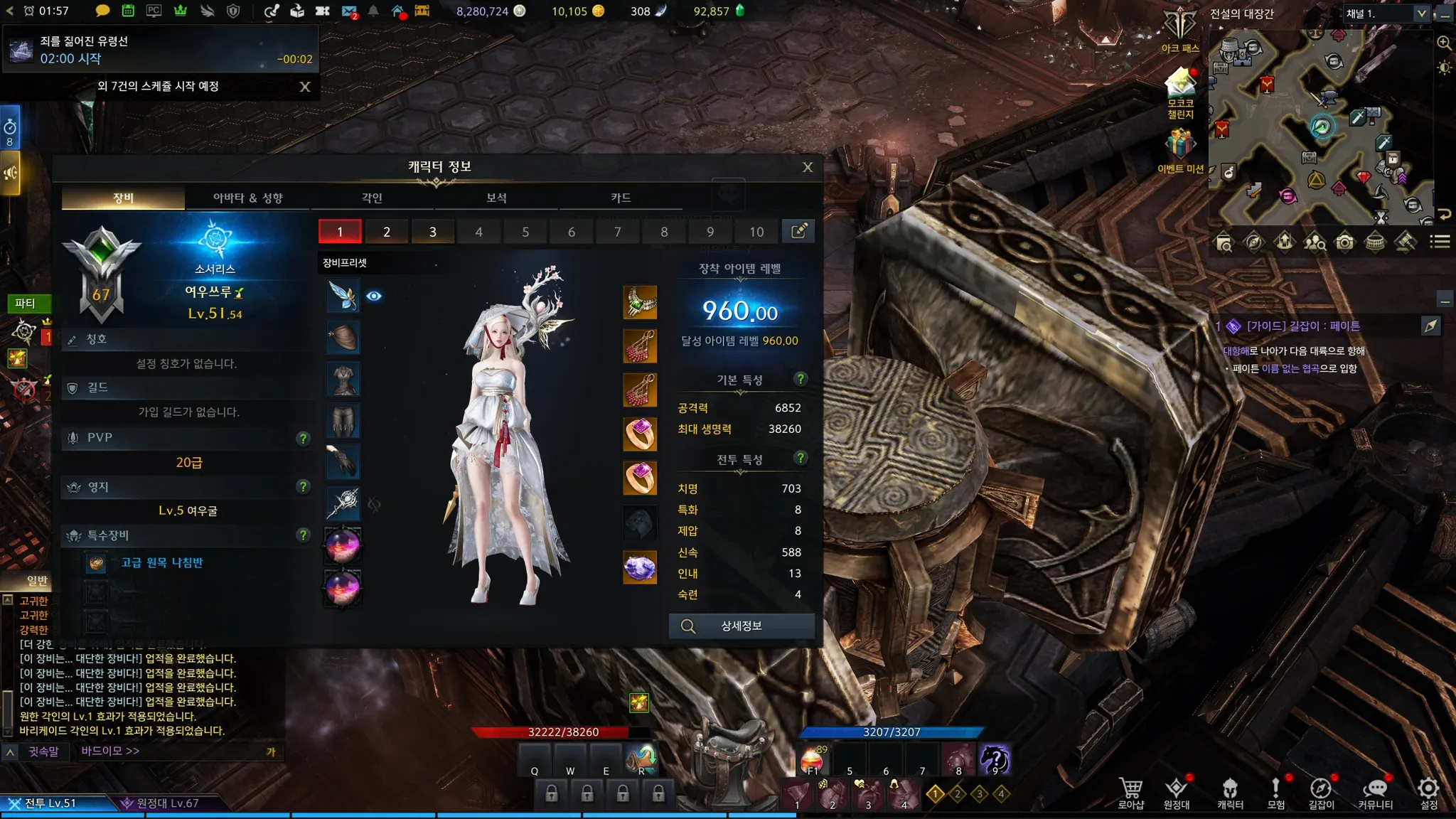The width and height of the screenshot is (1456, 819).
Task: Choose equipment preset 2
Action: (x=386, y=232)
